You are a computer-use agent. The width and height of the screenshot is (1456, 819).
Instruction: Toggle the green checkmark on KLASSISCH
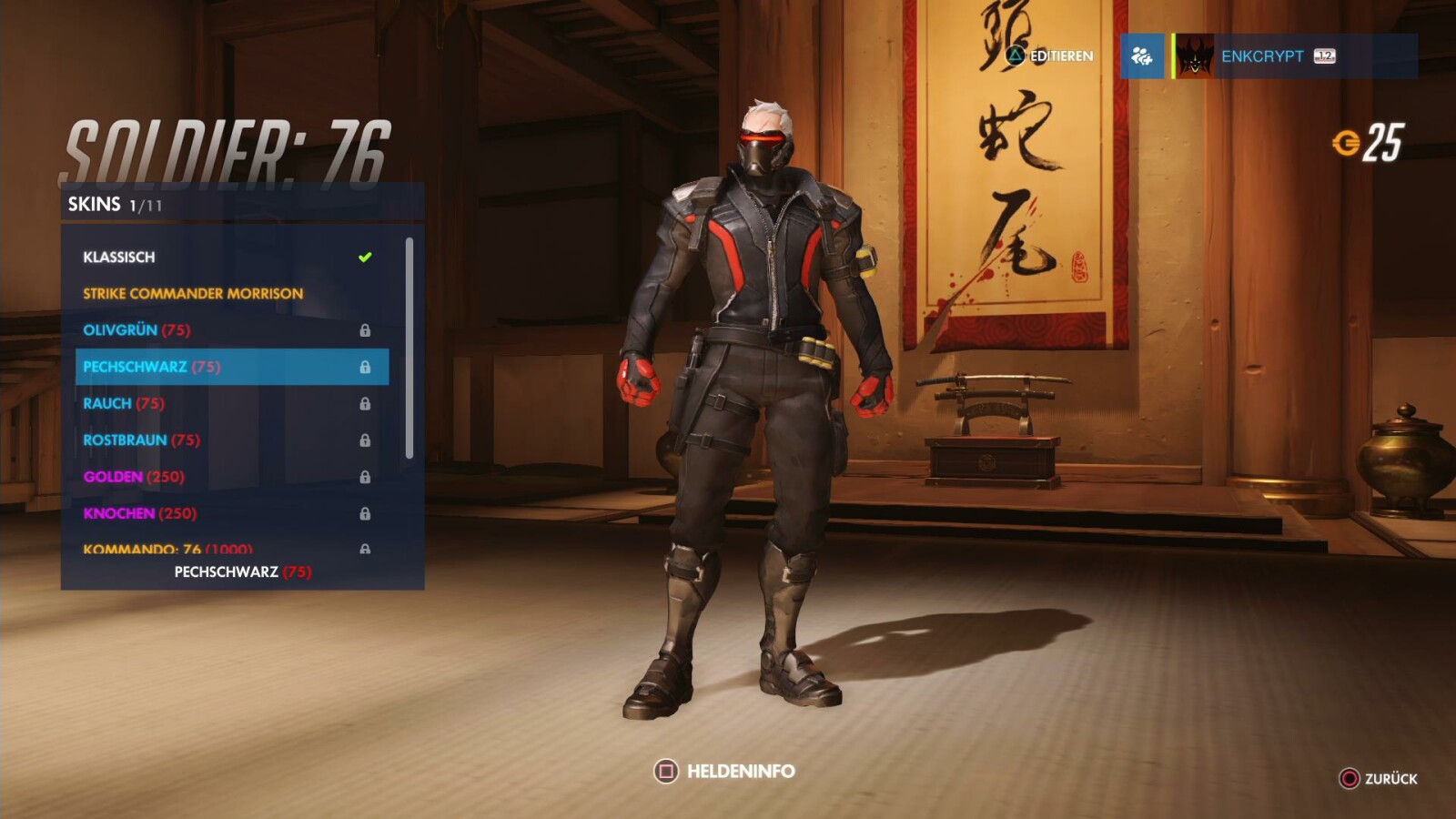point(367,256)
